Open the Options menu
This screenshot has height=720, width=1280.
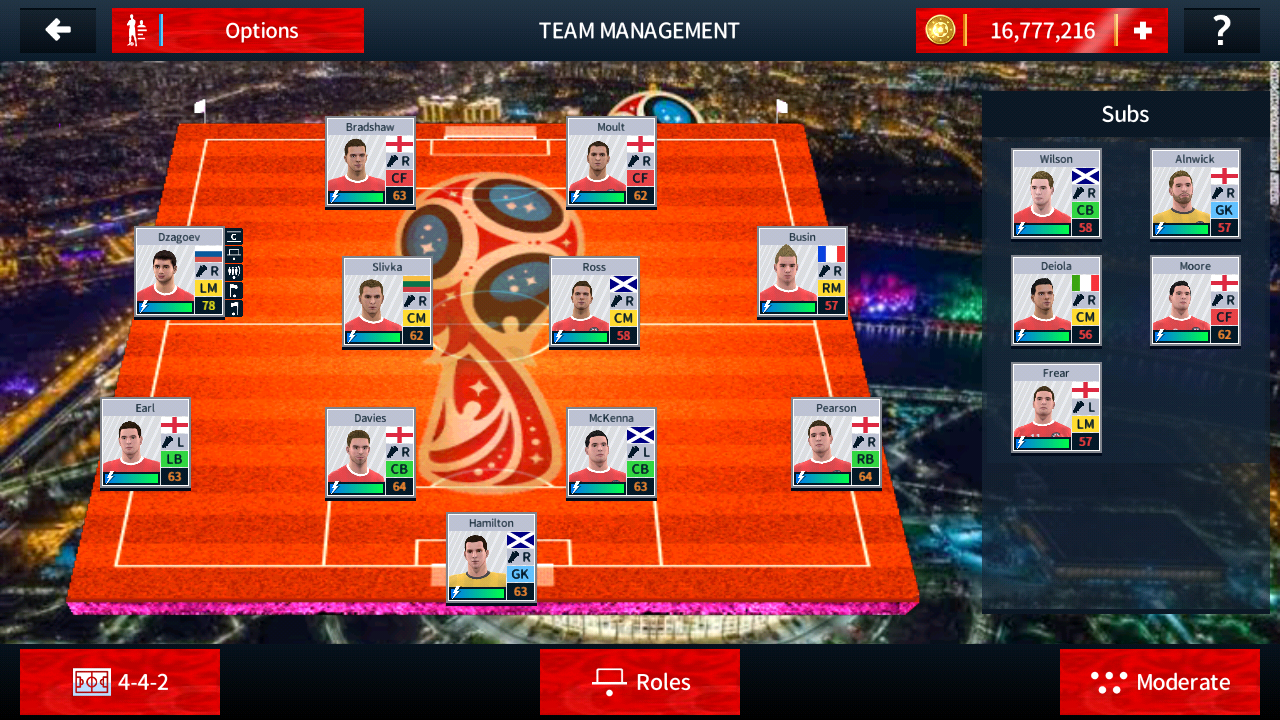click(262, 30)
